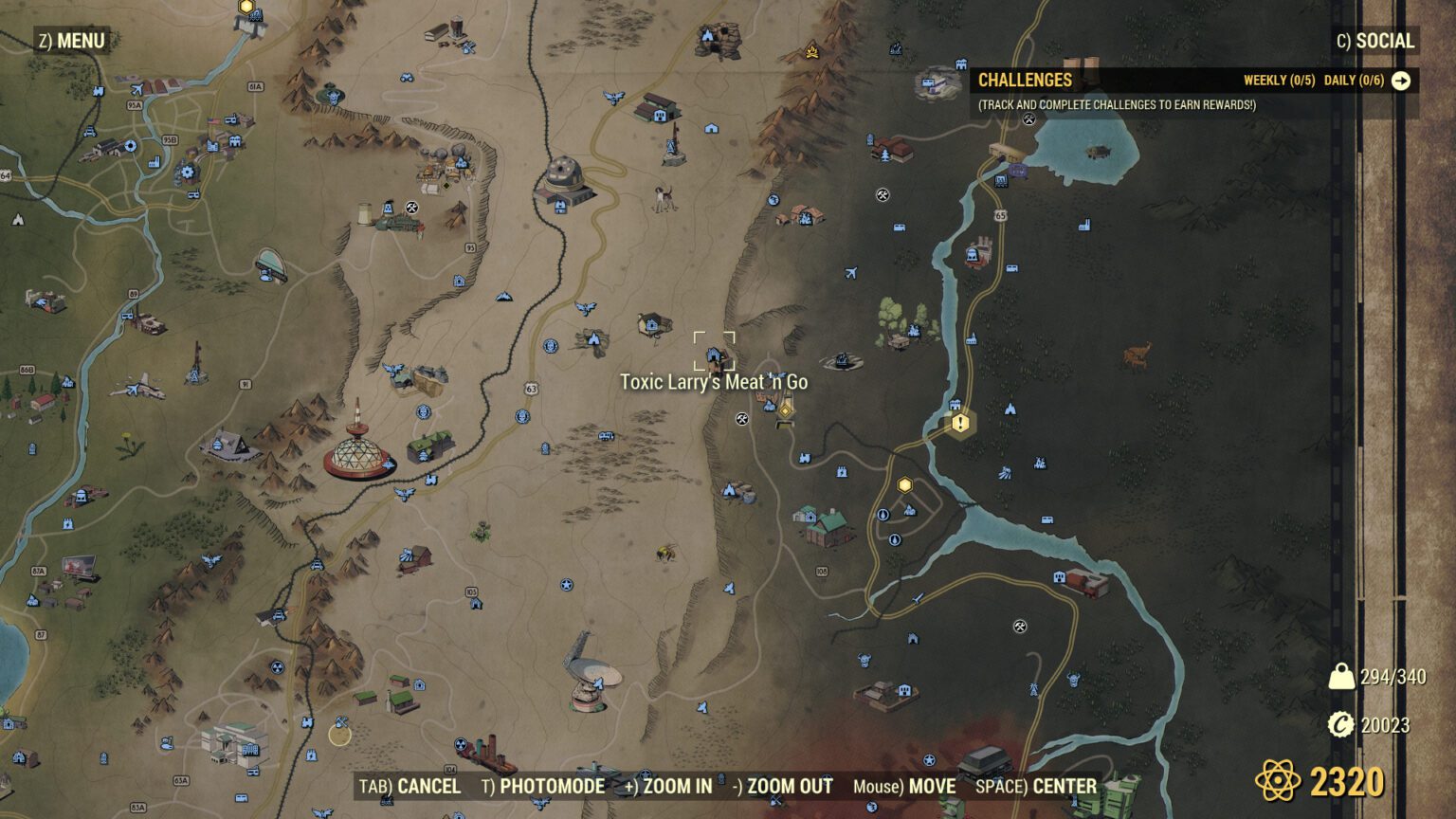Open the MENU with the Z shortcut label

coord(71,42)
